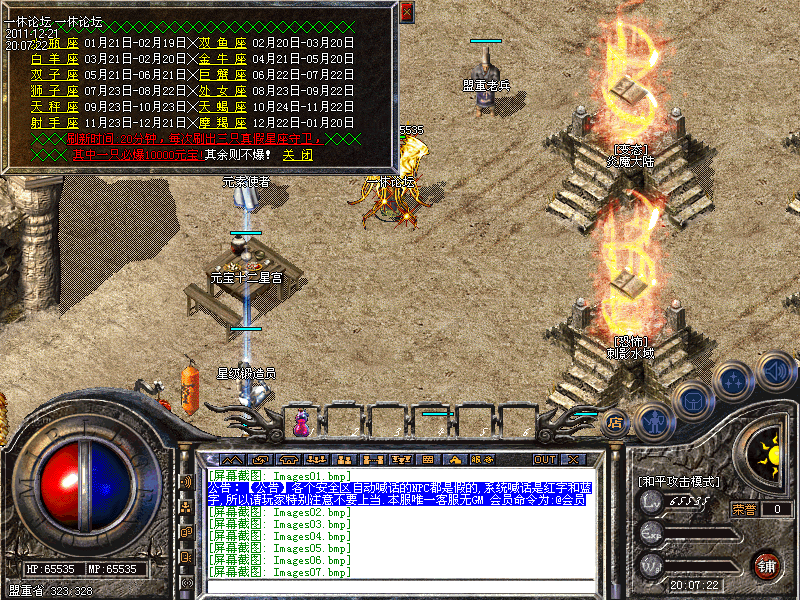Screen dimensions: 800x600
Task: Click the red 铺 stall button
Action: (766, 564)
